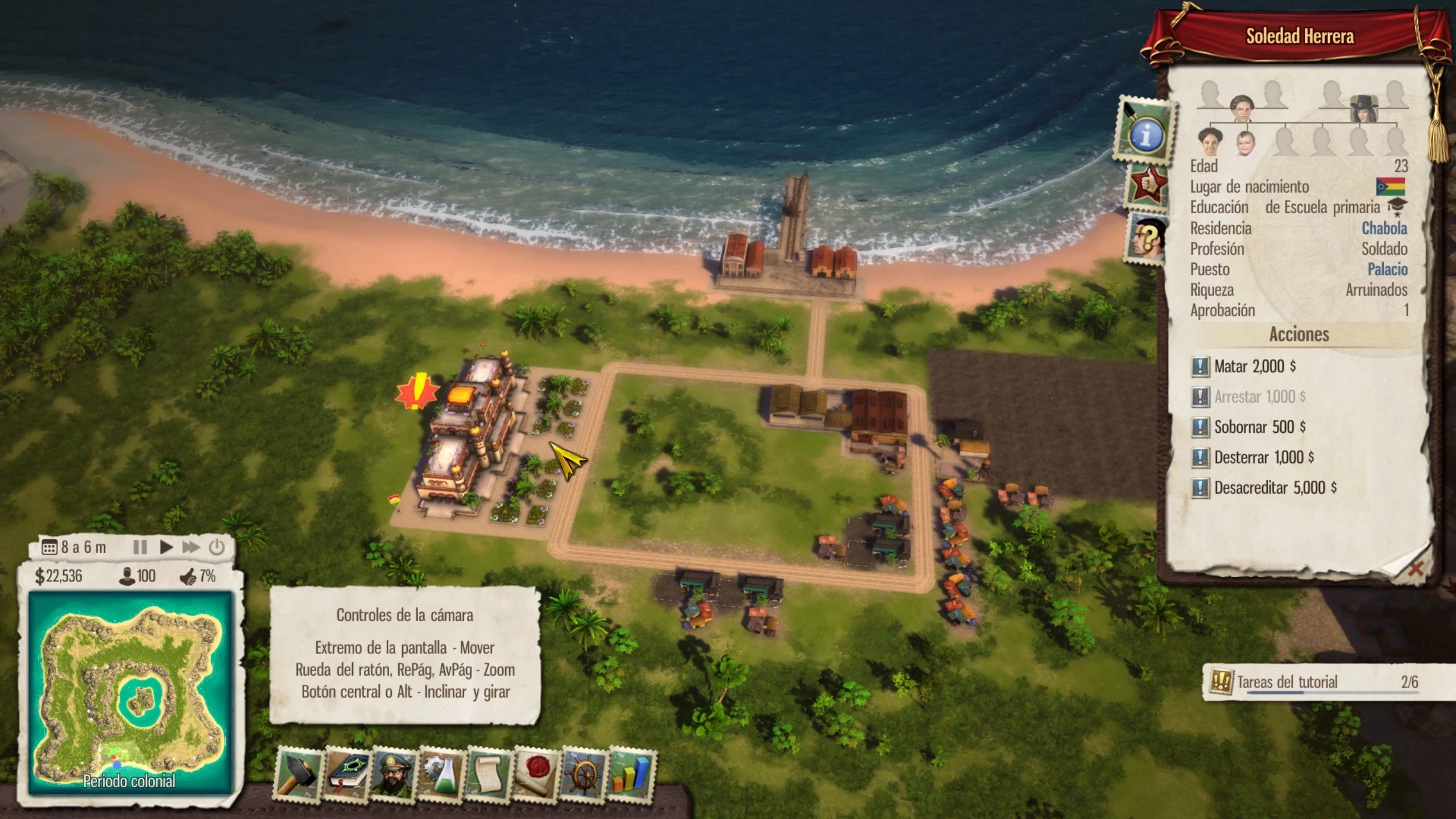Open the almanac book icon
This screenshot has height=819, width=1456.
pyautogui.click(x=346, y=774)
